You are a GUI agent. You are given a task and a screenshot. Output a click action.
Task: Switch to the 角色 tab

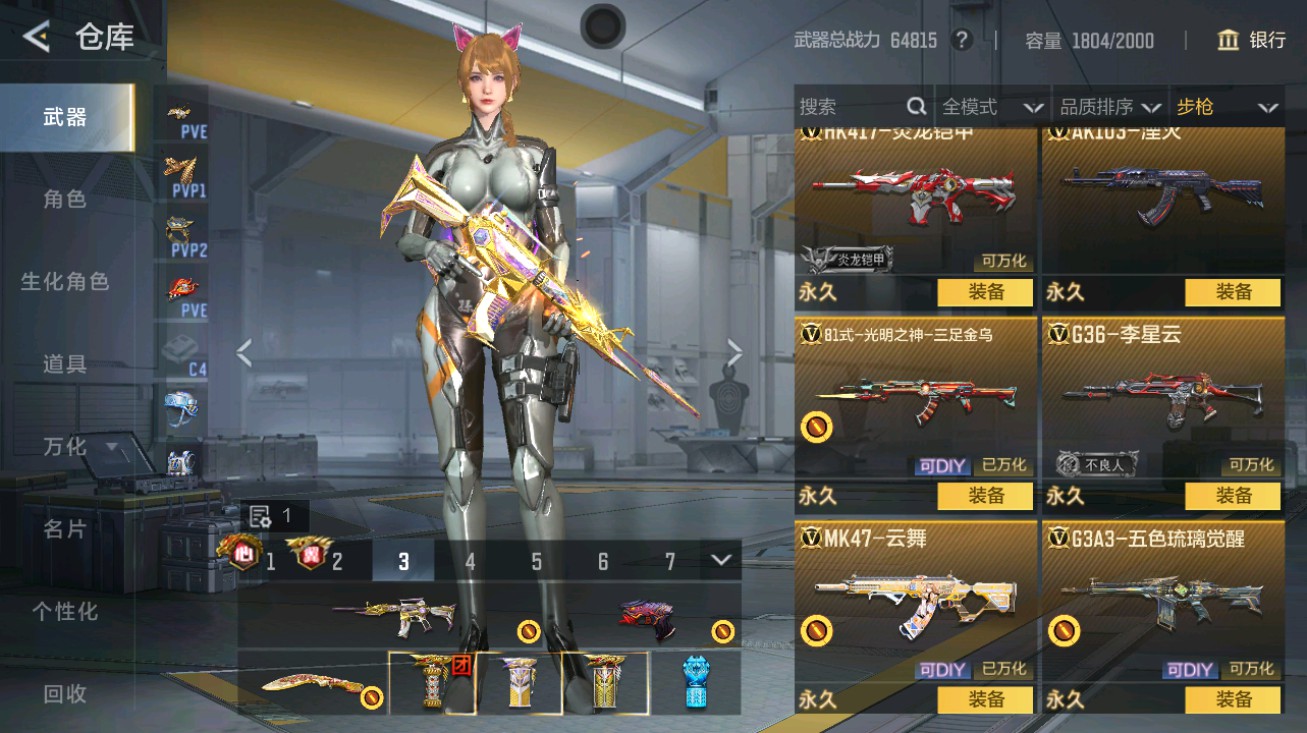point(65,199)
